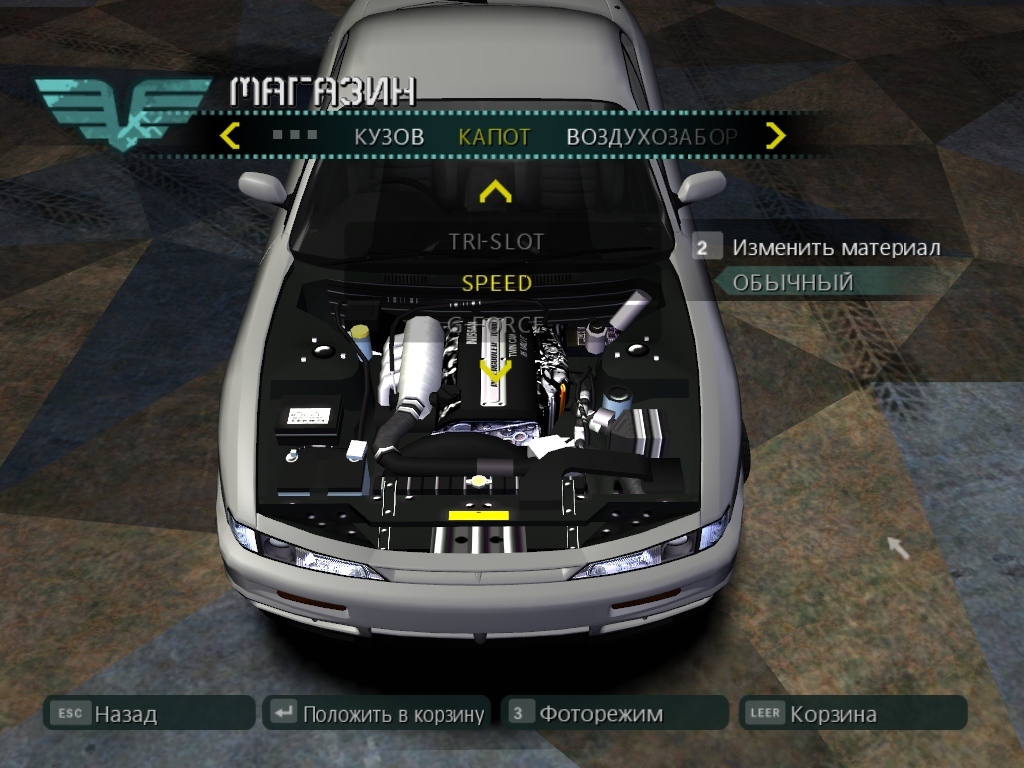This screenshot has width=1024, height=768.
Task: Go back with the Назад button
Action: (148, 714)
